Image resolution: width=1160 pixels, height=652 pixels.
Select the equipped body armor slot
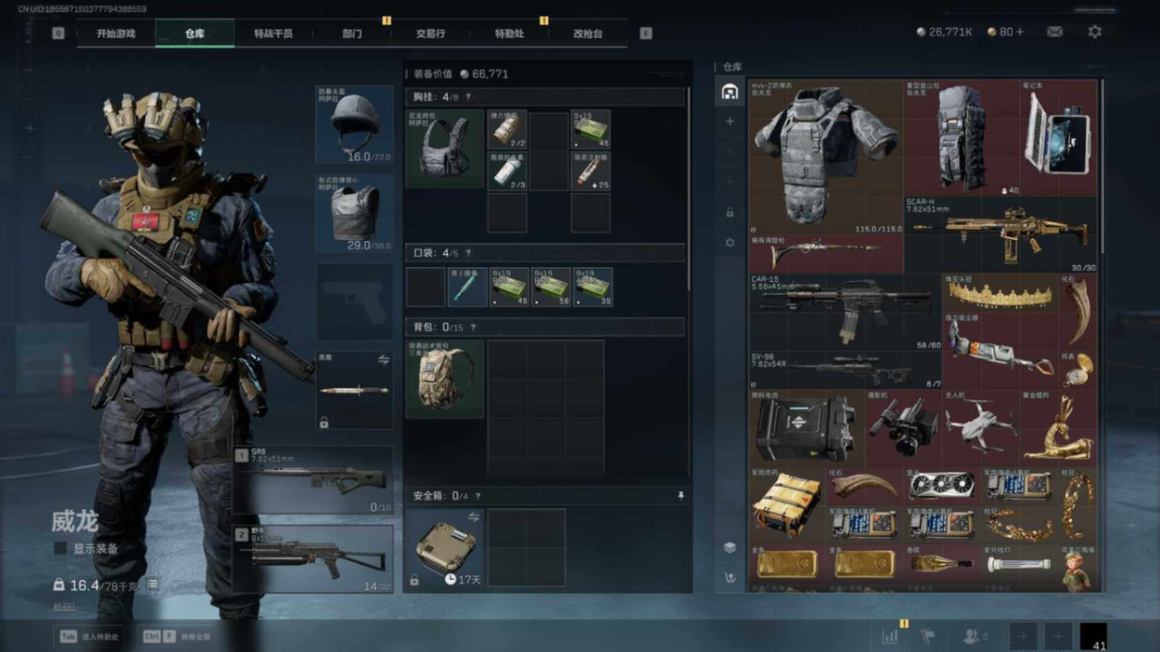click(x=355, y=212)
